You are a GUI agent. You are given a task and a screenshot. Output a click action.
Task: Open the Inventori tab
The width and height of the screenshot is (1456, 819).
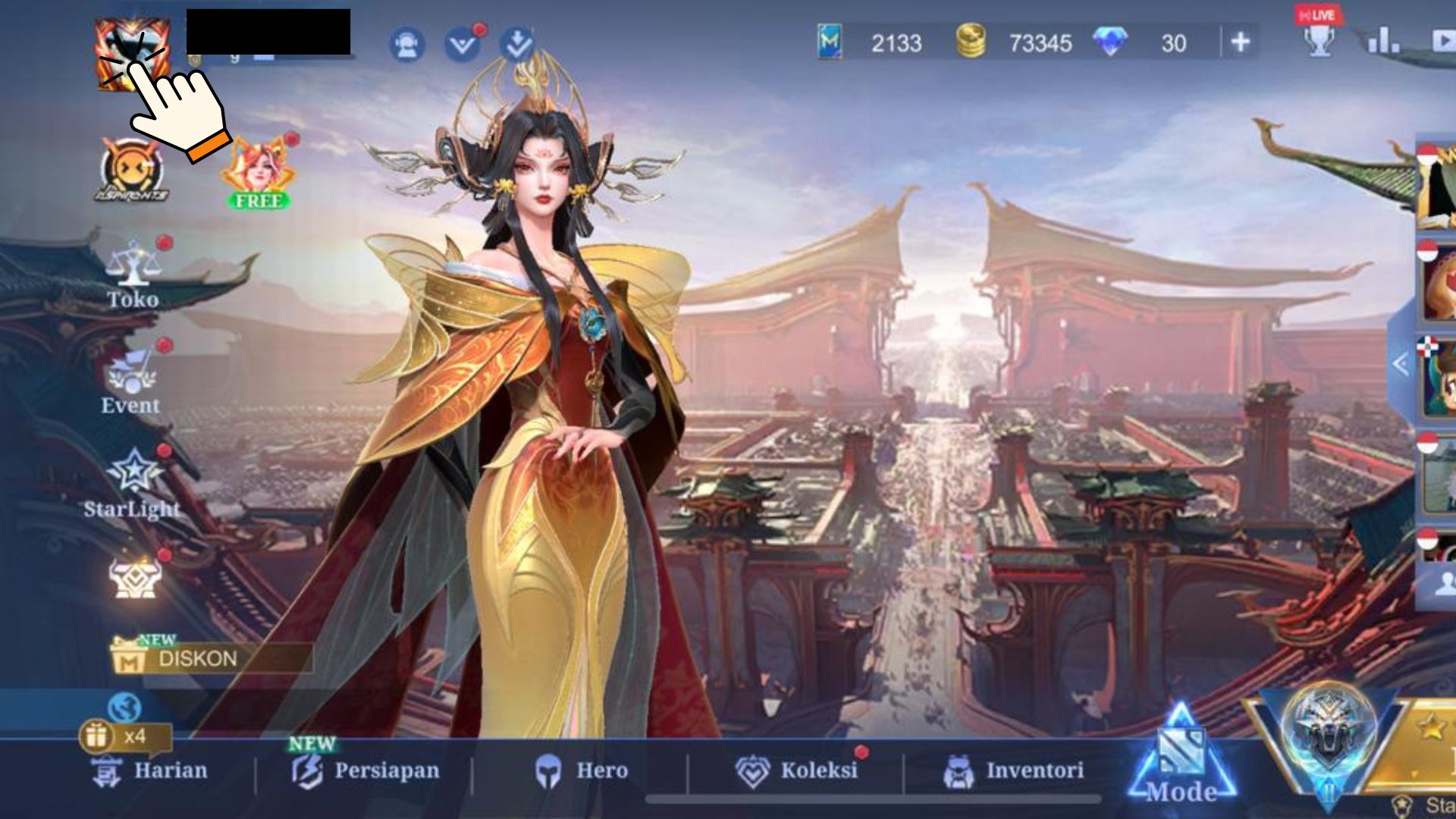(1014, 770)
